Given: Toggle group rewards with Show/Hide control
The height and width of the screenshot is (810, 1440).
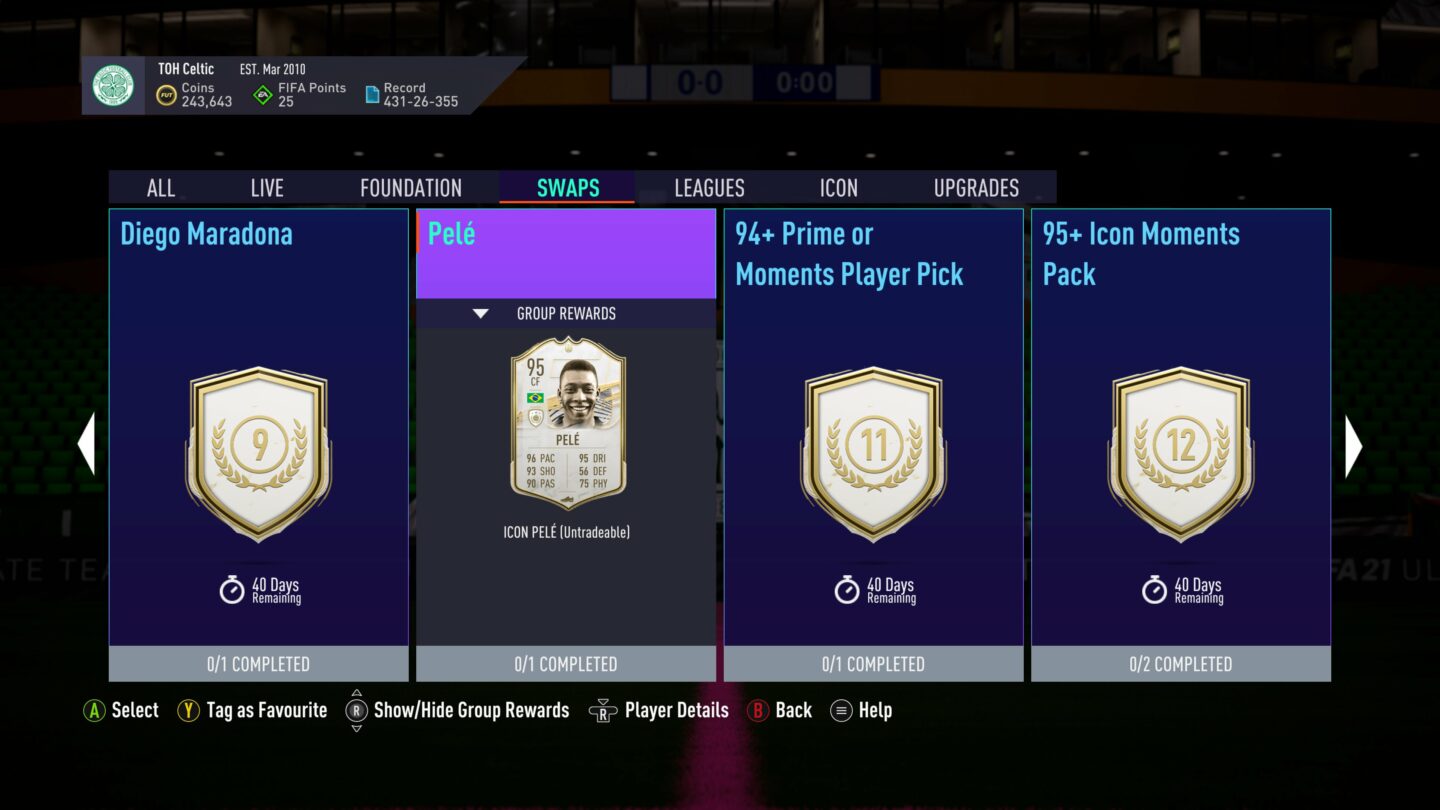Looking at the screenshot, I should point(357,710).
